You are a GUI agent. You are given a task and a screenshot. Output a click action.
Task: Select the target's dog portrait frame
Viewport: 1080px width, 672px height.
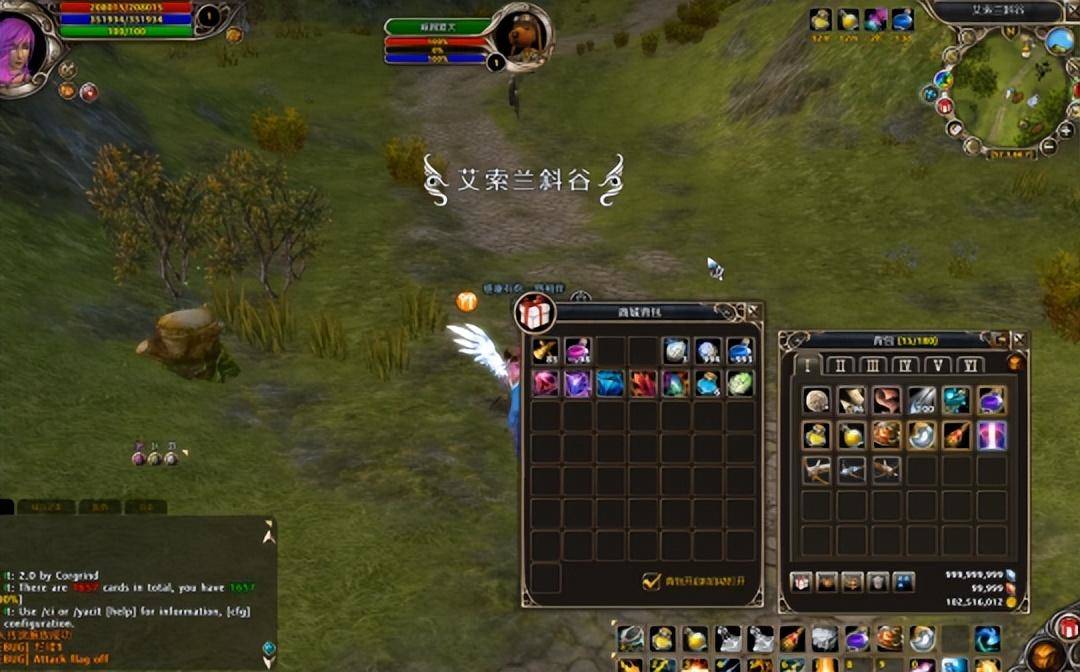tap(520, 36)
